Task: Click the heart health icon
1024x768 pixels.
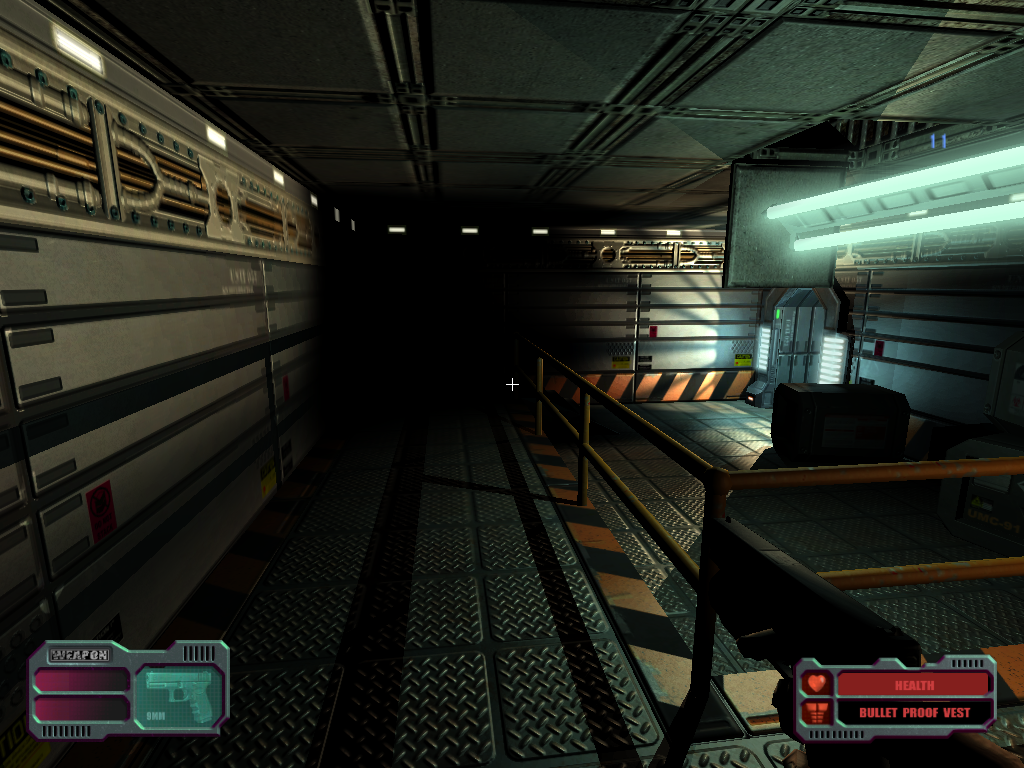Action: (x=816, y=684)
